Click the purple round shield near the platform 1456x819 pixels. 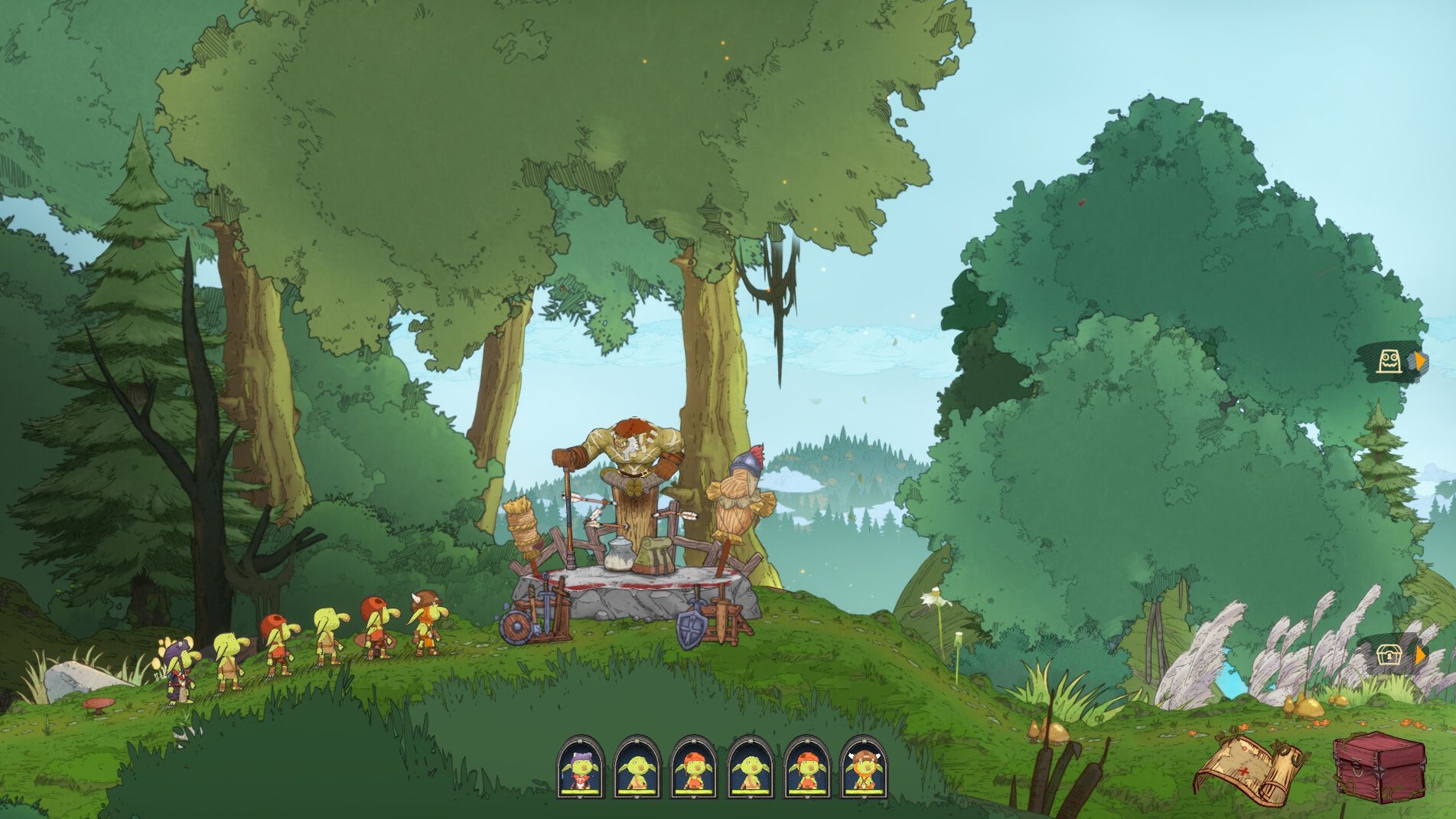(x=515, y=627)
